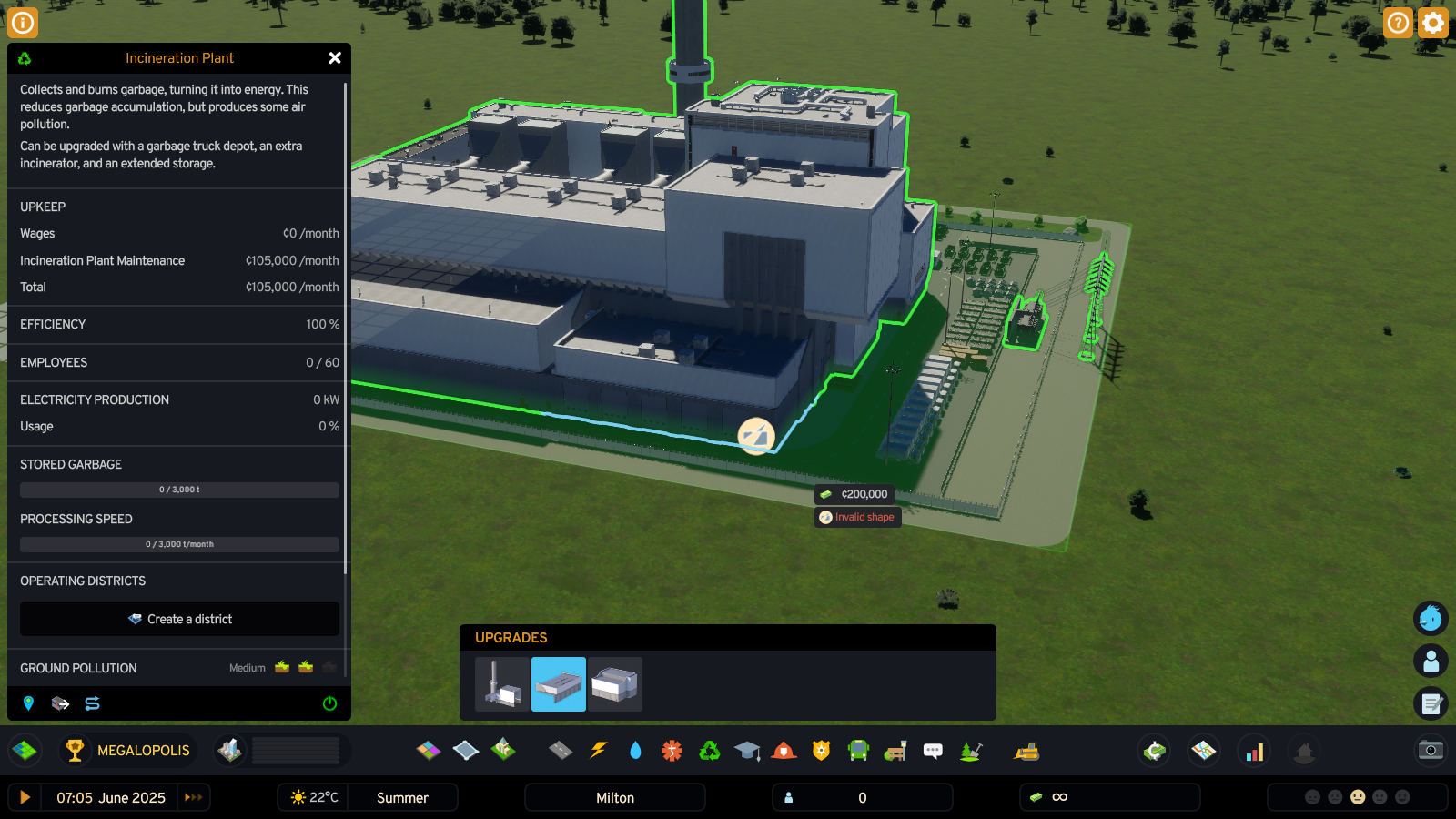Select the Garbage Management service icon
Image resolution: width=1456 pixels, height=819 pixels.
pyautogui.click(x=709, y=750)
